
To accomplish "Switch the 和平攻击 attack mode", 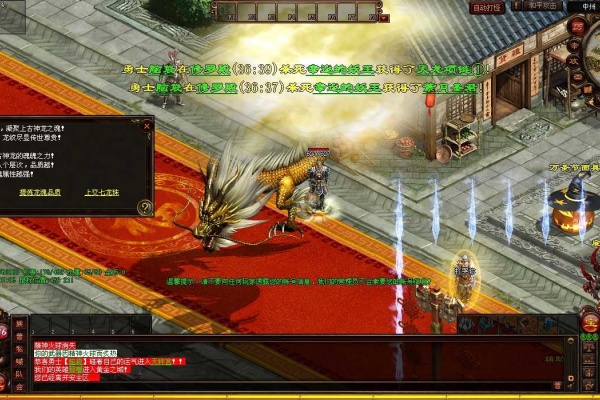I will (x=541, y=6).
